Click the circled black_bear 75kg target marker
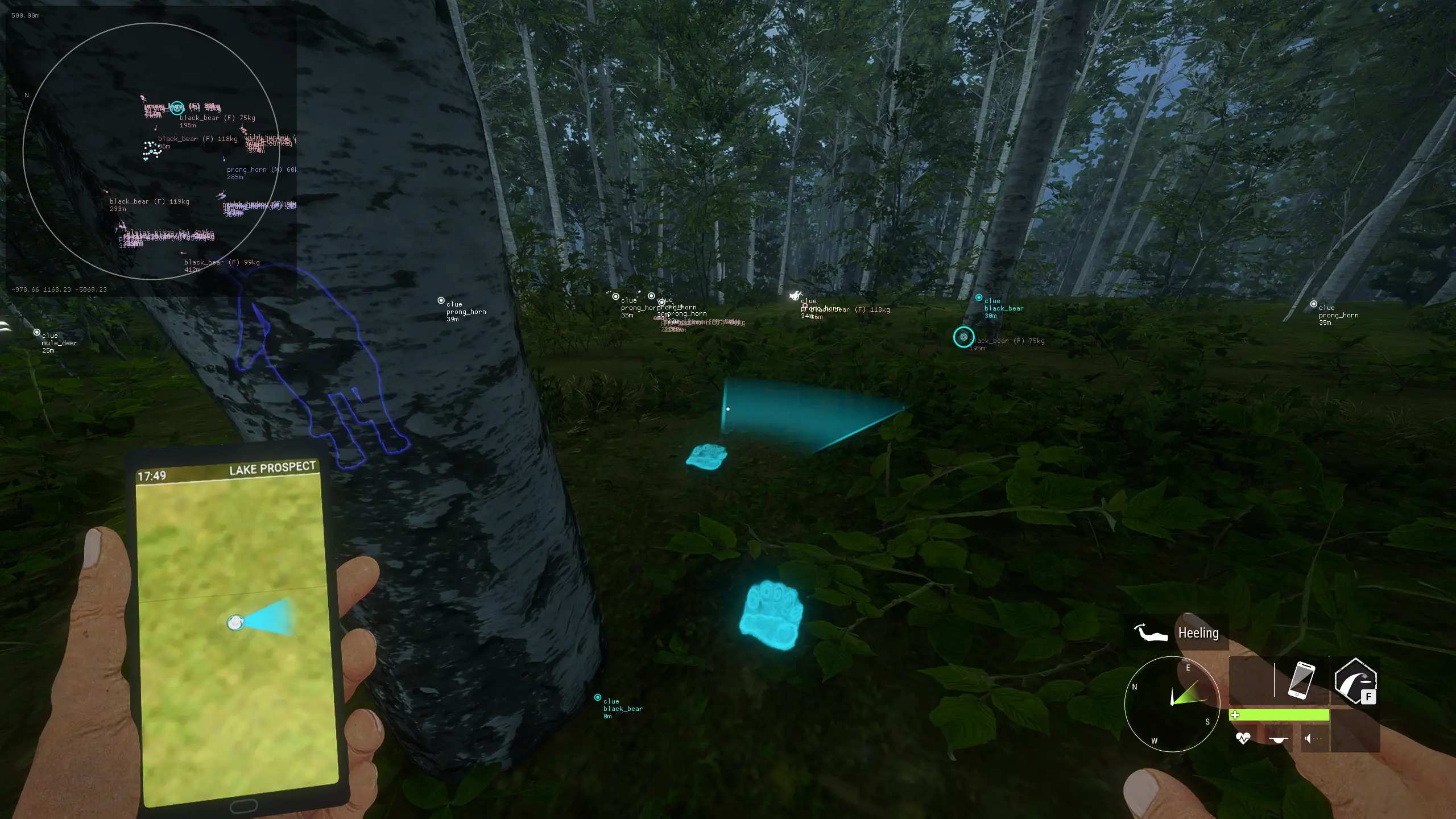1456x819 pixels. coord(963,337)
